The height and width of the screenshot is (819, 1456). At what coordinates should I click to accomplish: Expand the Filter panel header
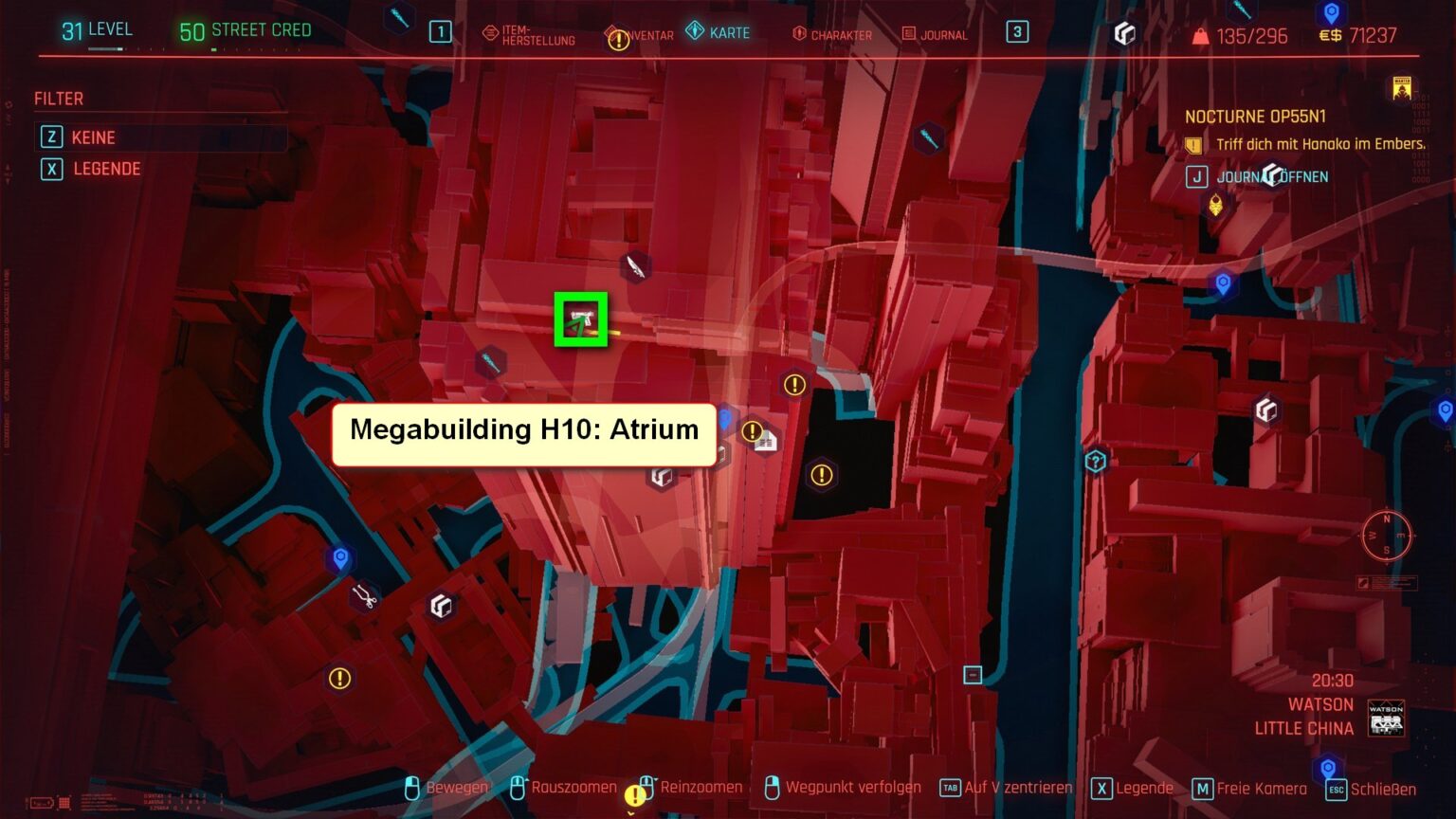(59, 99)
